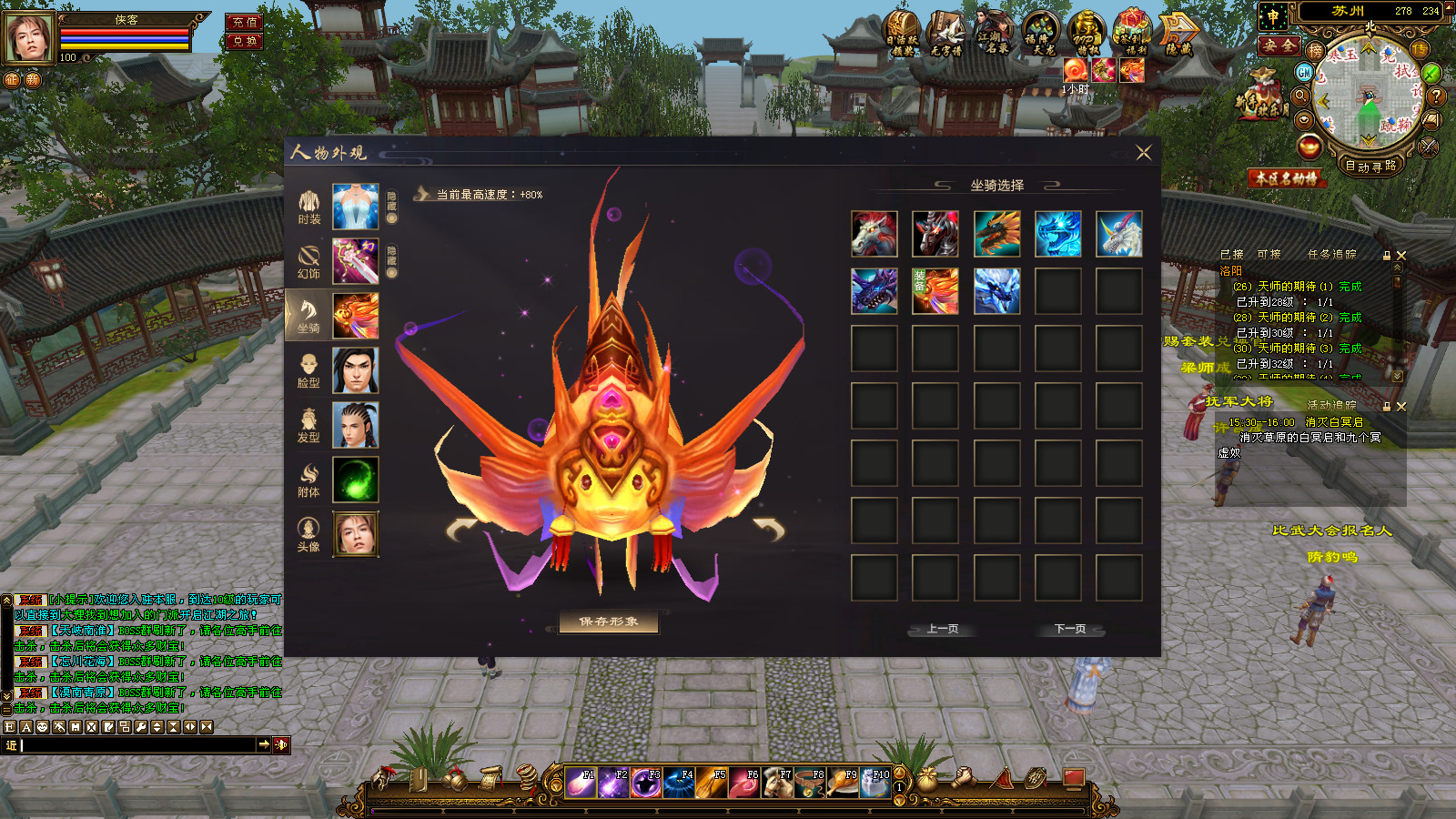Image resolution: width=1456 pixels, height=819 pixels.
Task: Open the 附体 possession tab
Action: [309, 480]
